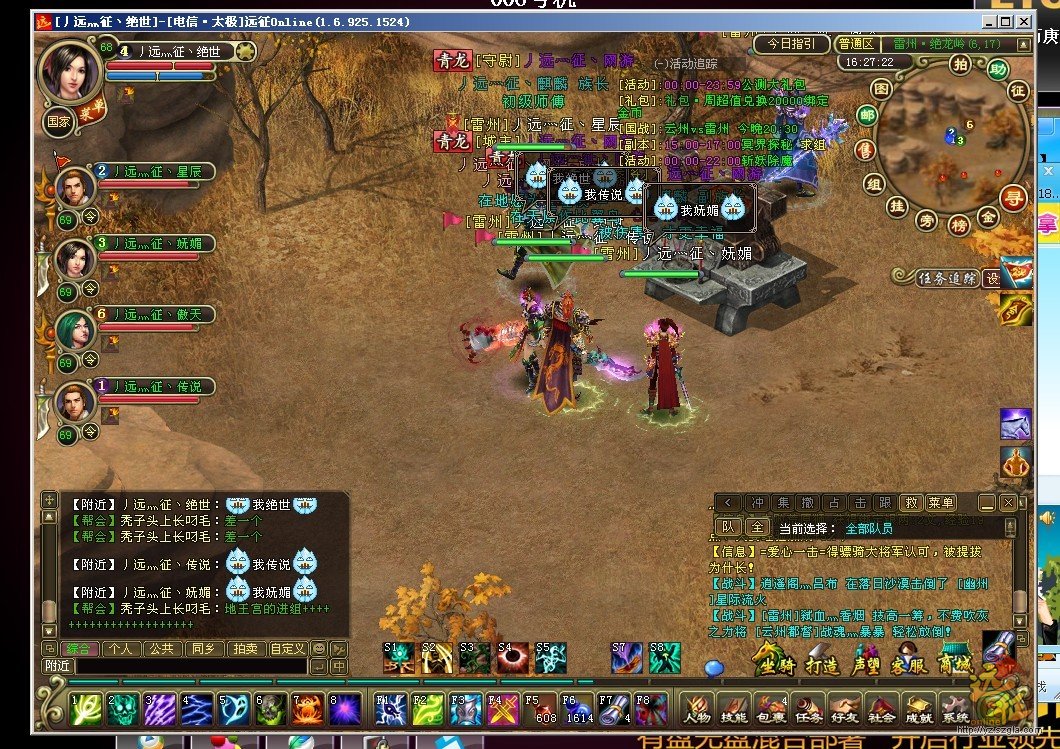Open the 国家 nation button
The image size is (1060, 749).
coord(58,122)
